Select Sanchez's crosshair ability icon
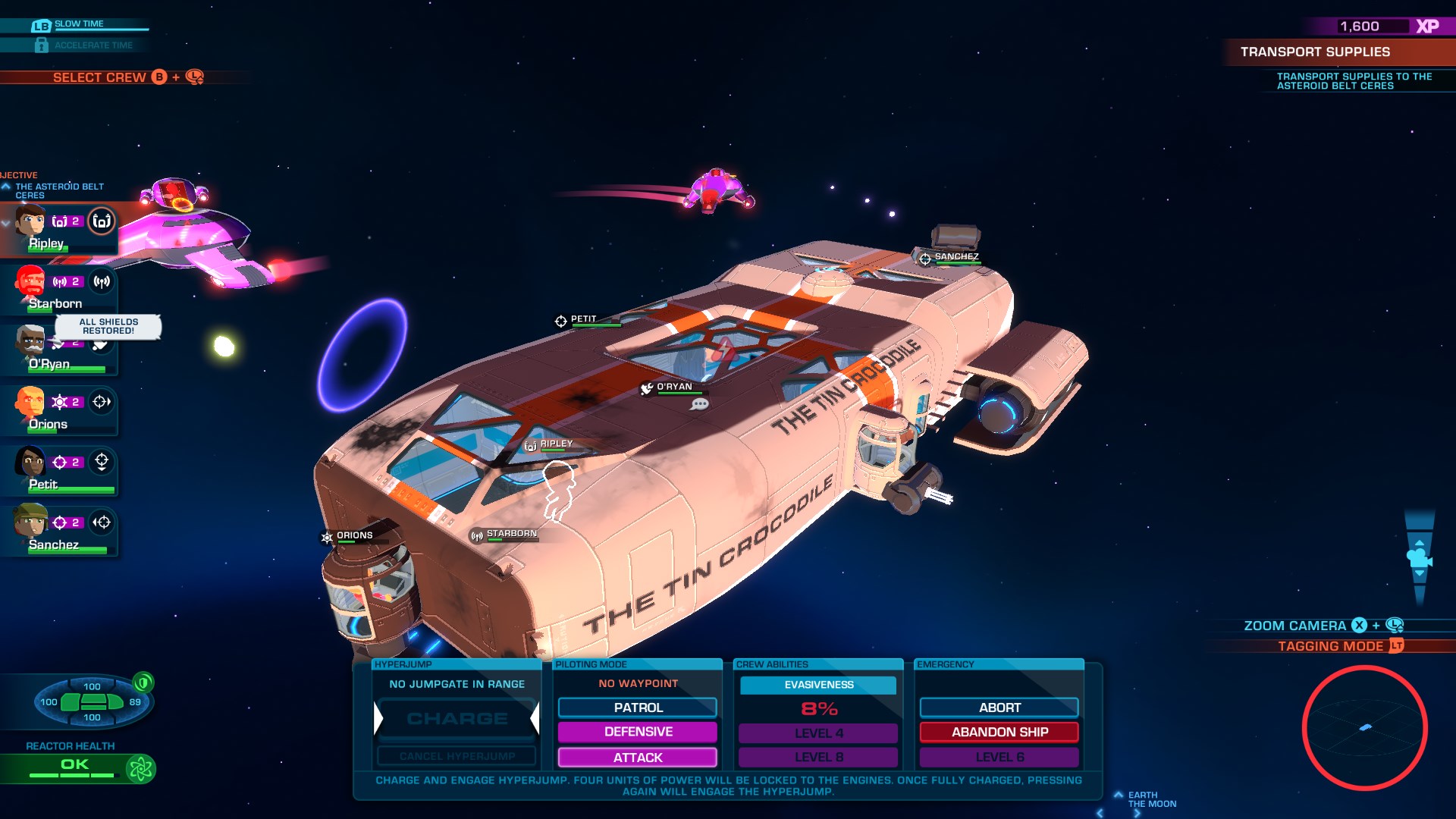The image size is (1456, 819). [102, 522]
